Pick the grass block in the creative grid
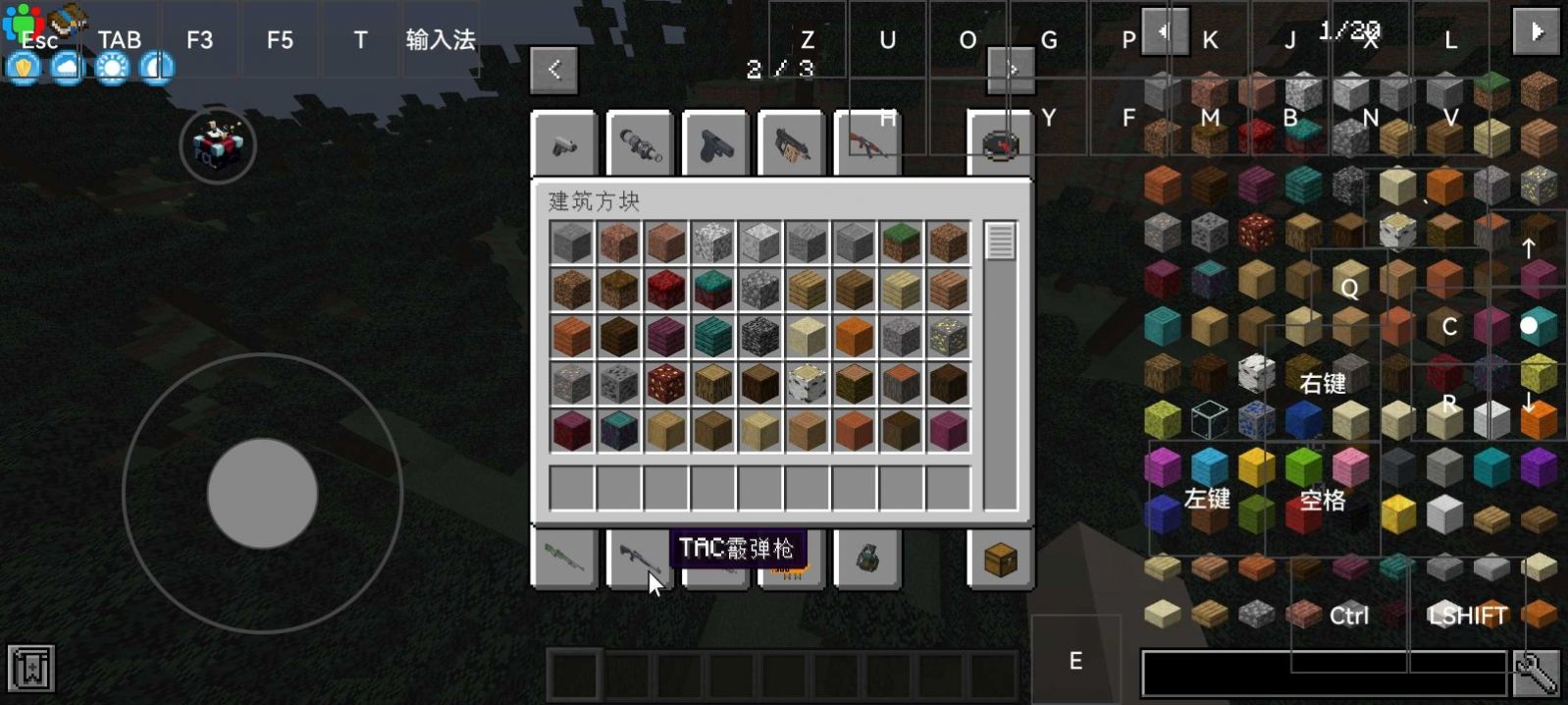This screenshot has width=1568, height=705. pyautogui.click(x=902, y=243)
